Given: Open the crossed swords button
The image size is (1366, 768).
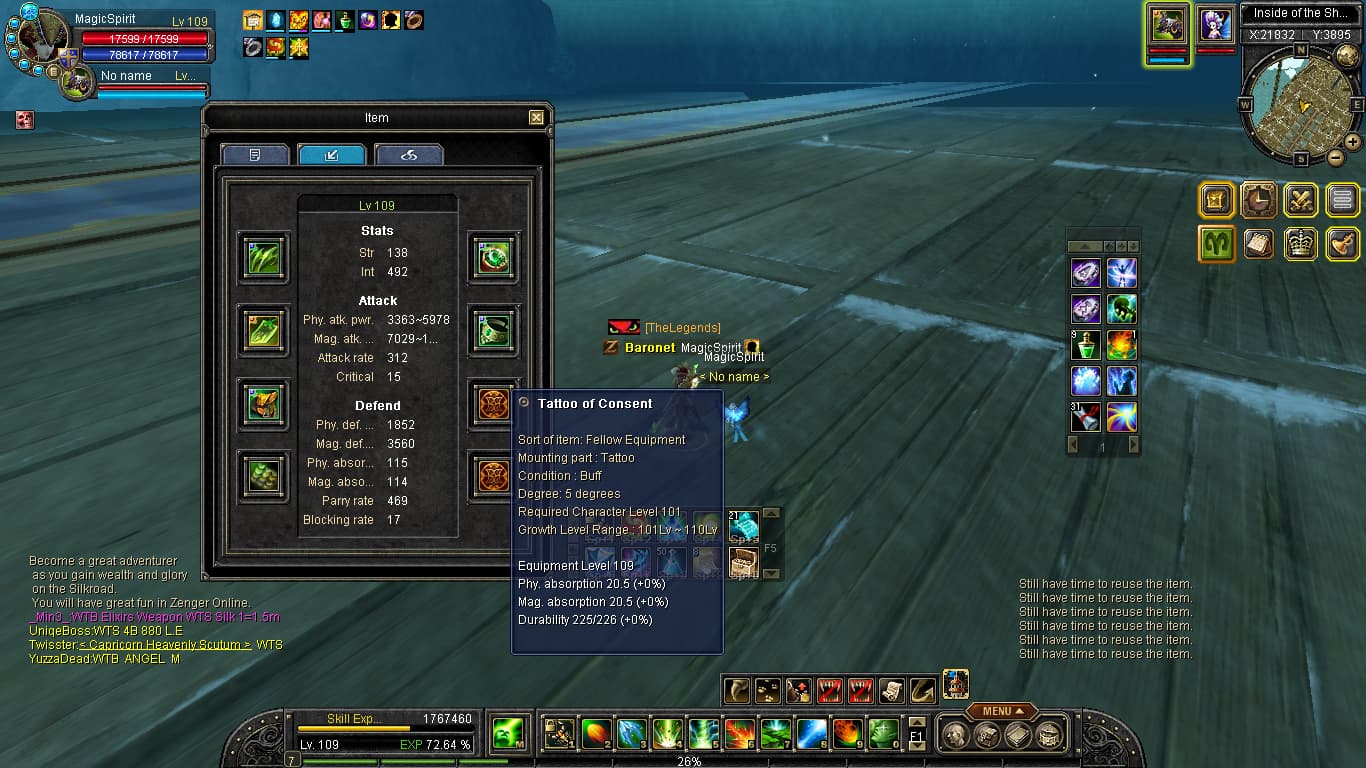Looking at the screenshot, I should [x=1301, y=201].
